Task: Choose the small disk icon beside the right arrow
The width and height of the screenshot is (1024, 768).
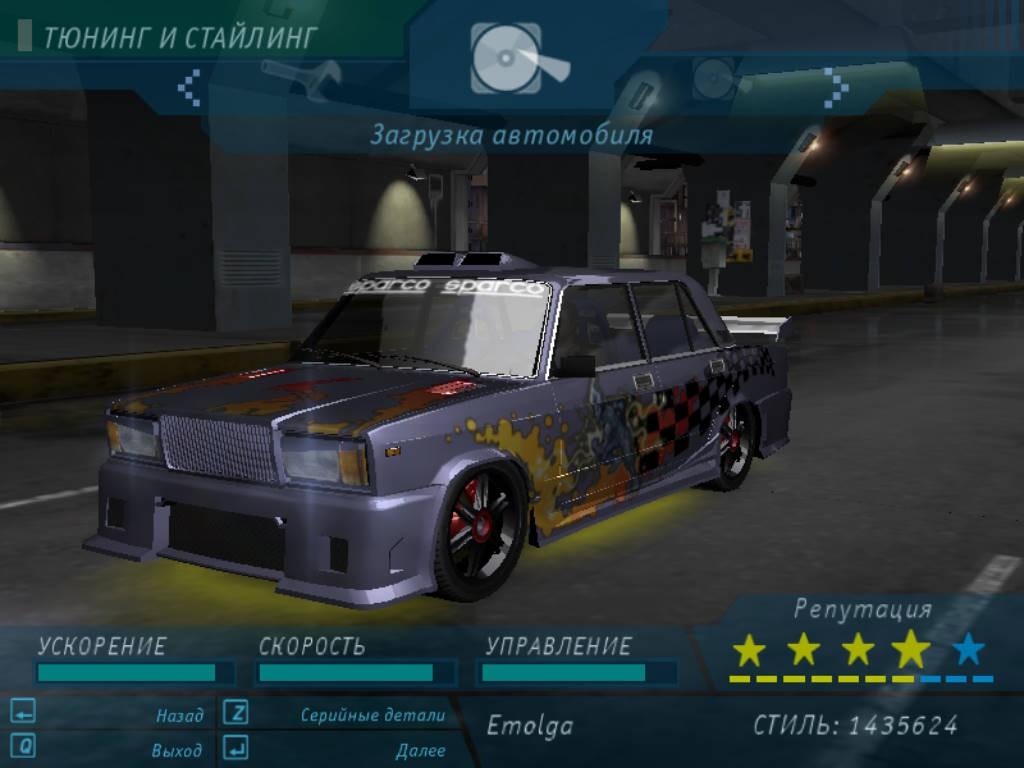Action: 717,78
